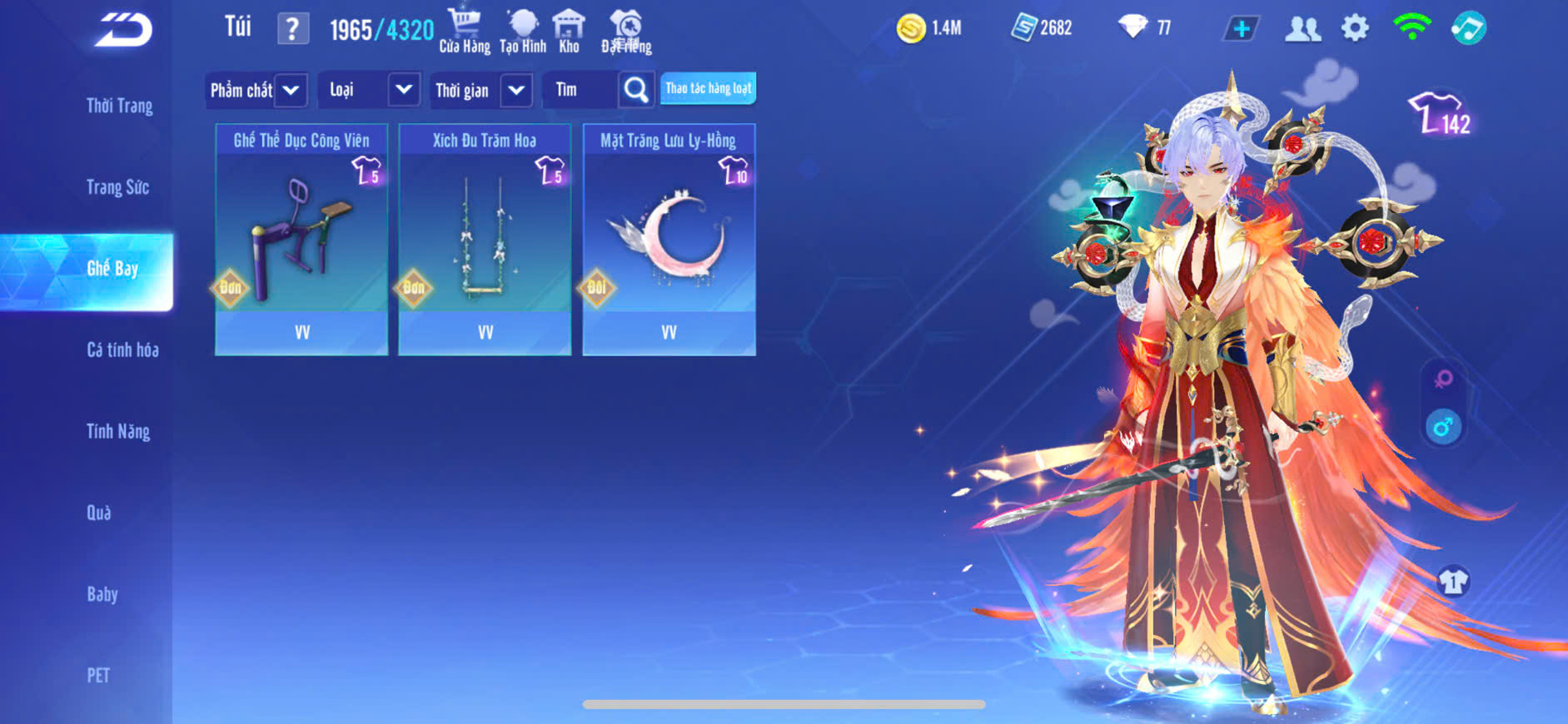This screenshot has height=724, width=1568.
Task: Open the PET tab
Action: 98,675
